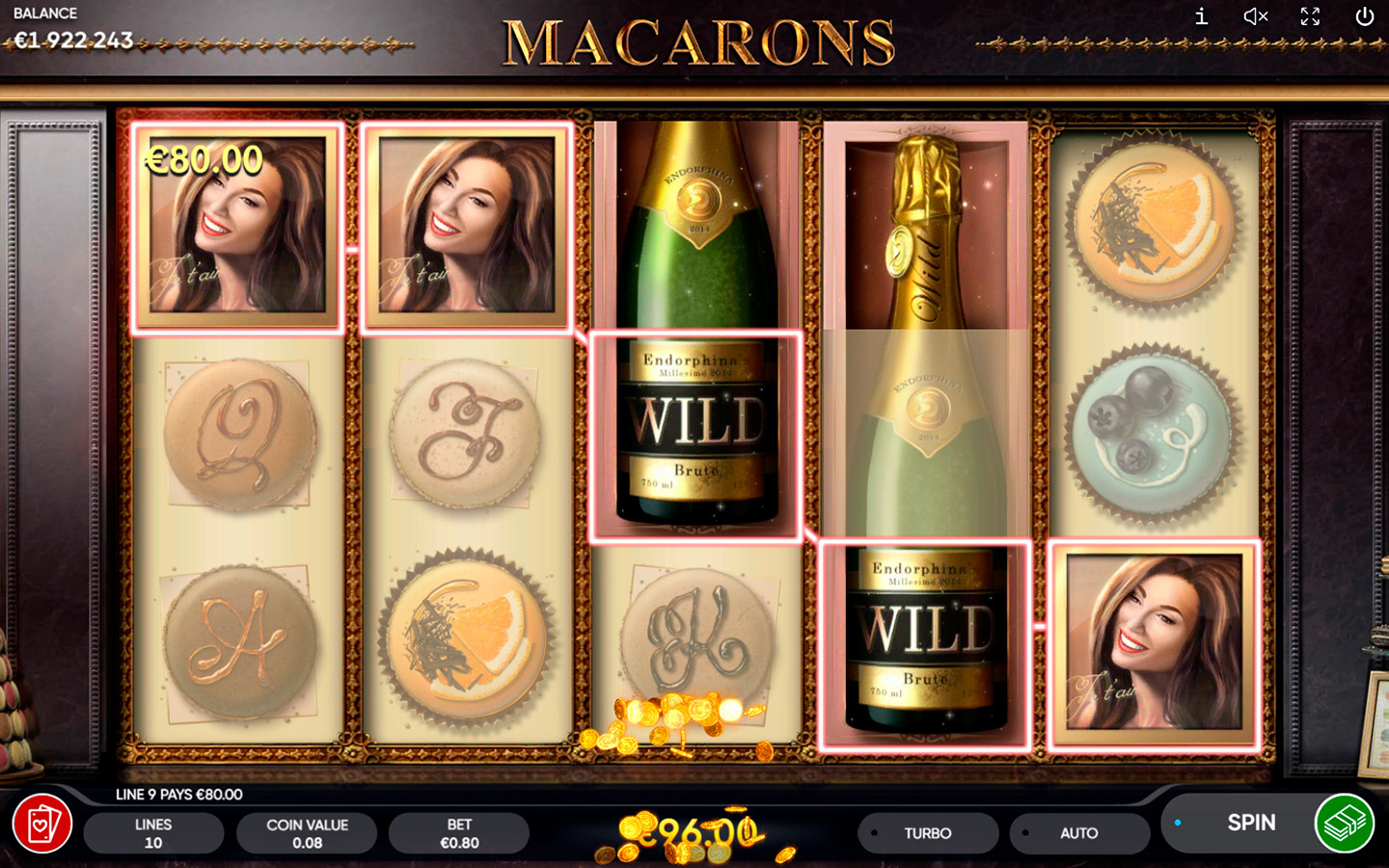Screen dimensions: 1389x868
Task: Adjust the Coin Value
Action: (307, 833)
